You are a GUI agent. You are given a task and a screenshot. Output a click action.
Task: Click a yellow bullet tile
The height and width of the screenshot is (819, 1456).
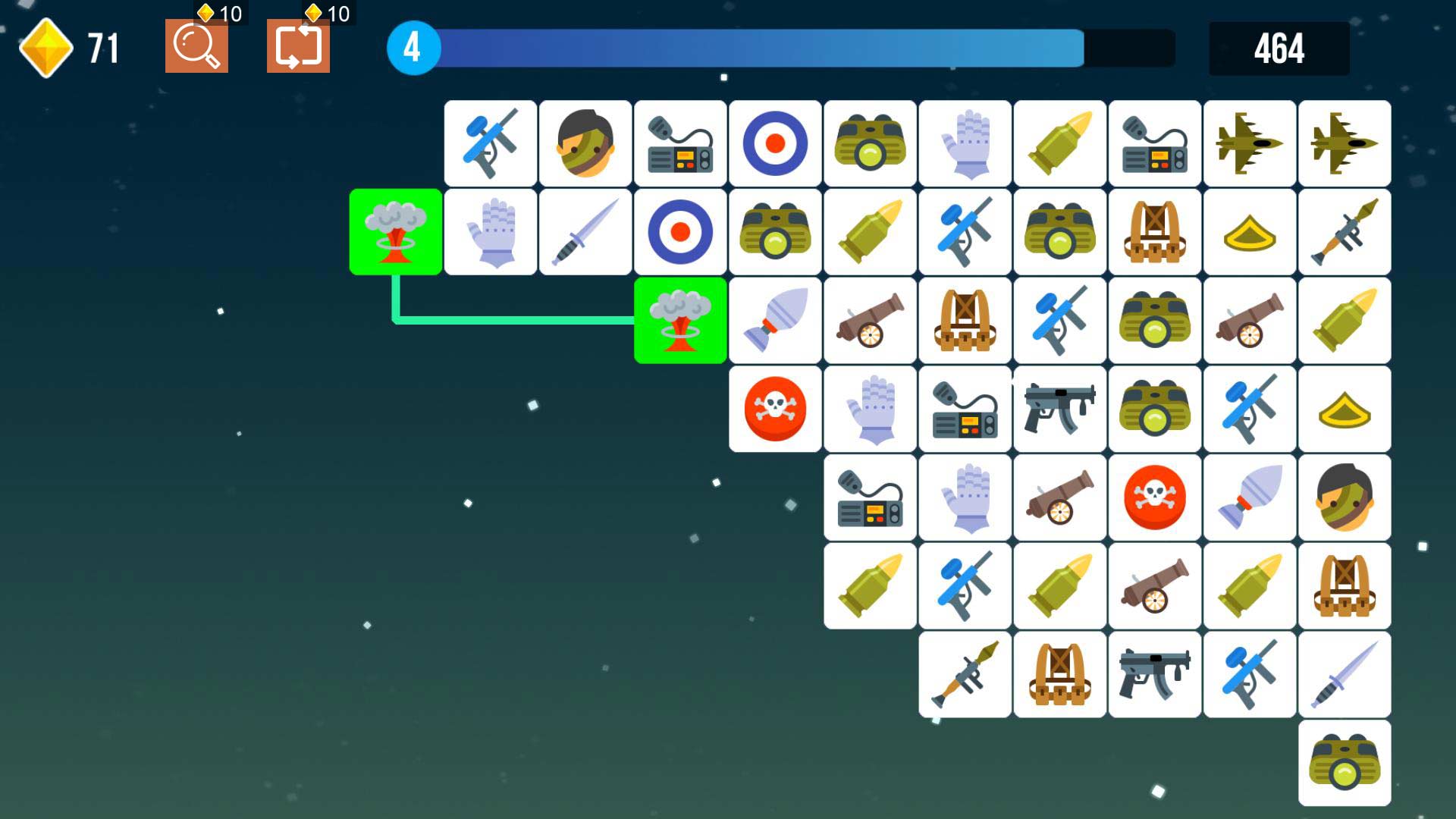point(1059,143)
